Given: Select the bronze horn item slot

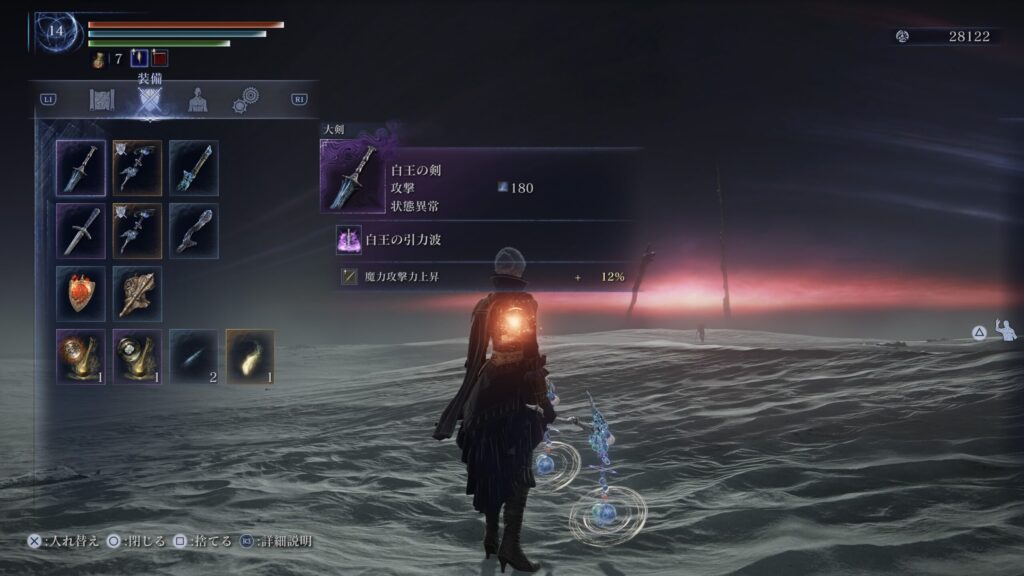Looking at the screenshot, I should tap(137, 293).
